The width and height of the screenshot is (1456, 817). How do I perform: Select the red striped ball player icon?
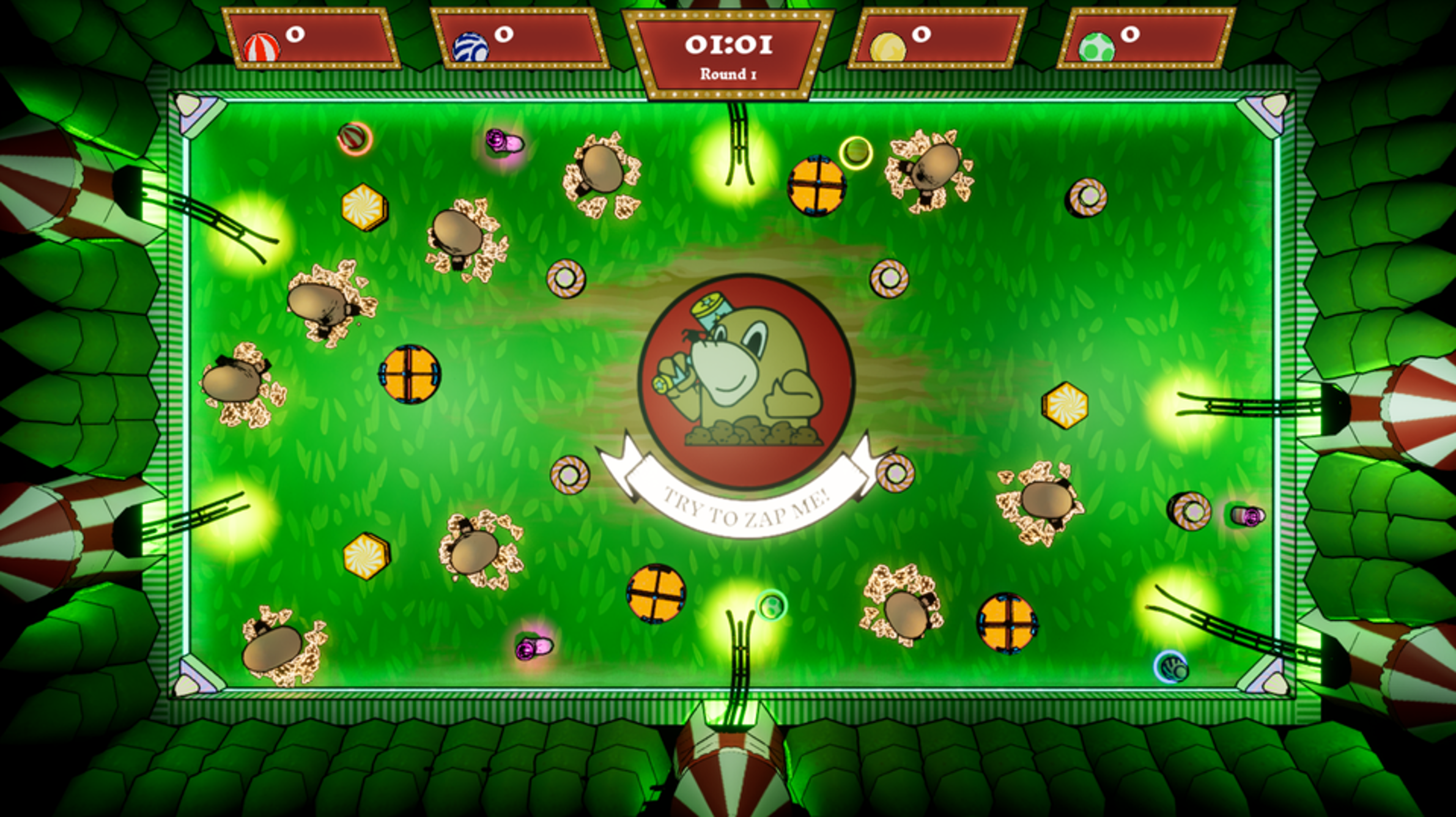coord(262,48)
